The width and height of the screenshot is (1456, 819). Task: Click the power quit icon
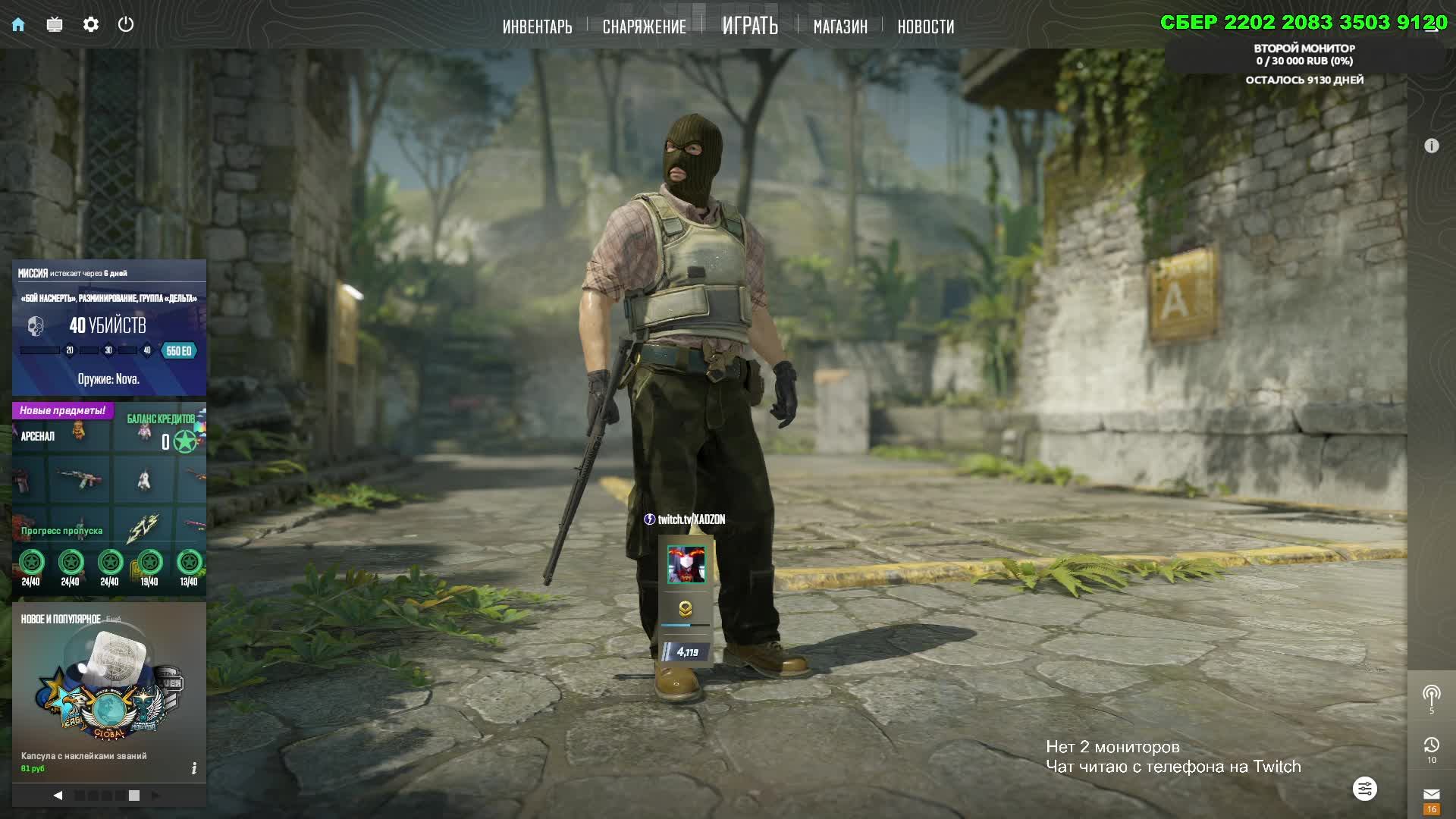[x=126, y=24]
